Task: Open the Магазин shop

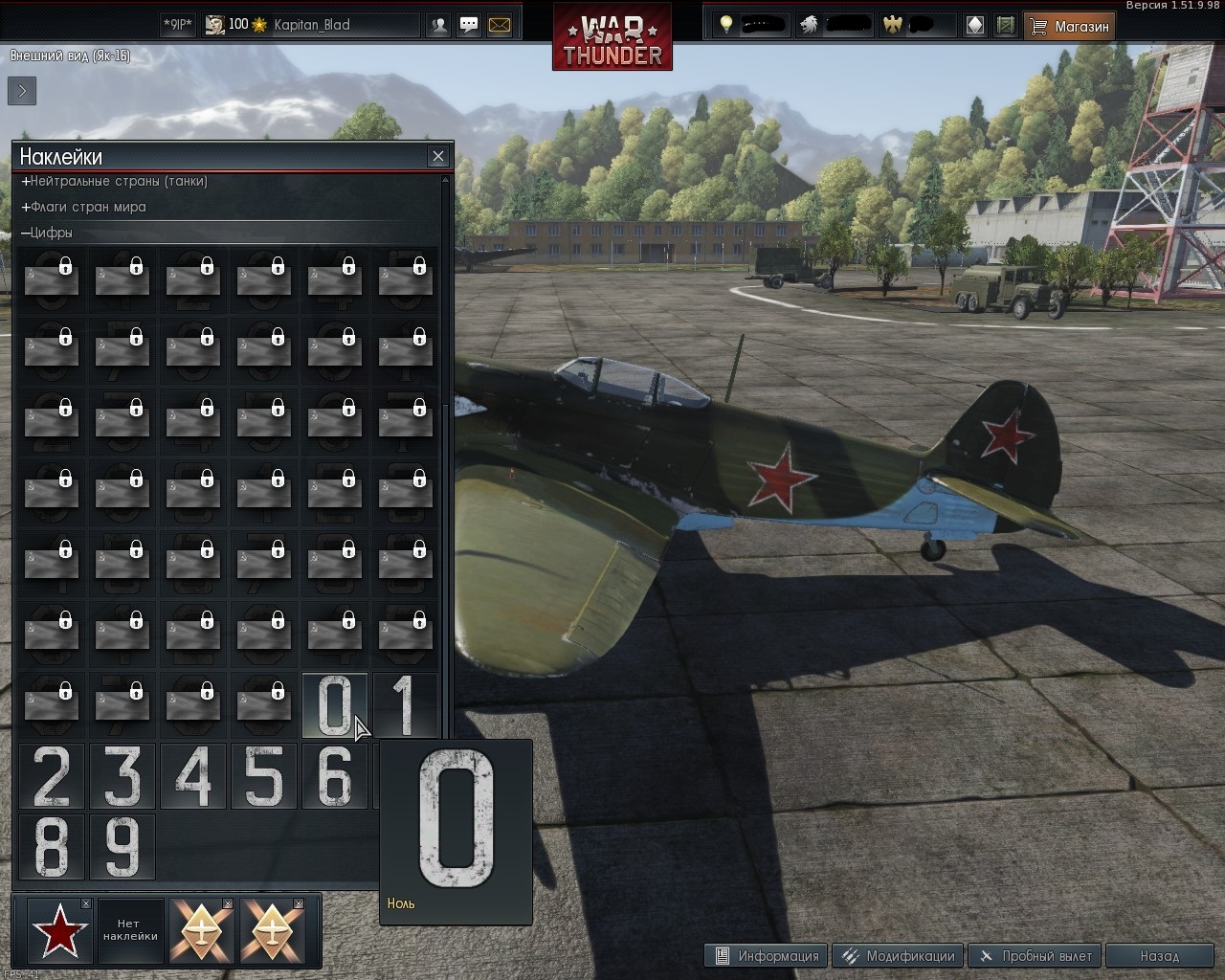Action: 1070,27
